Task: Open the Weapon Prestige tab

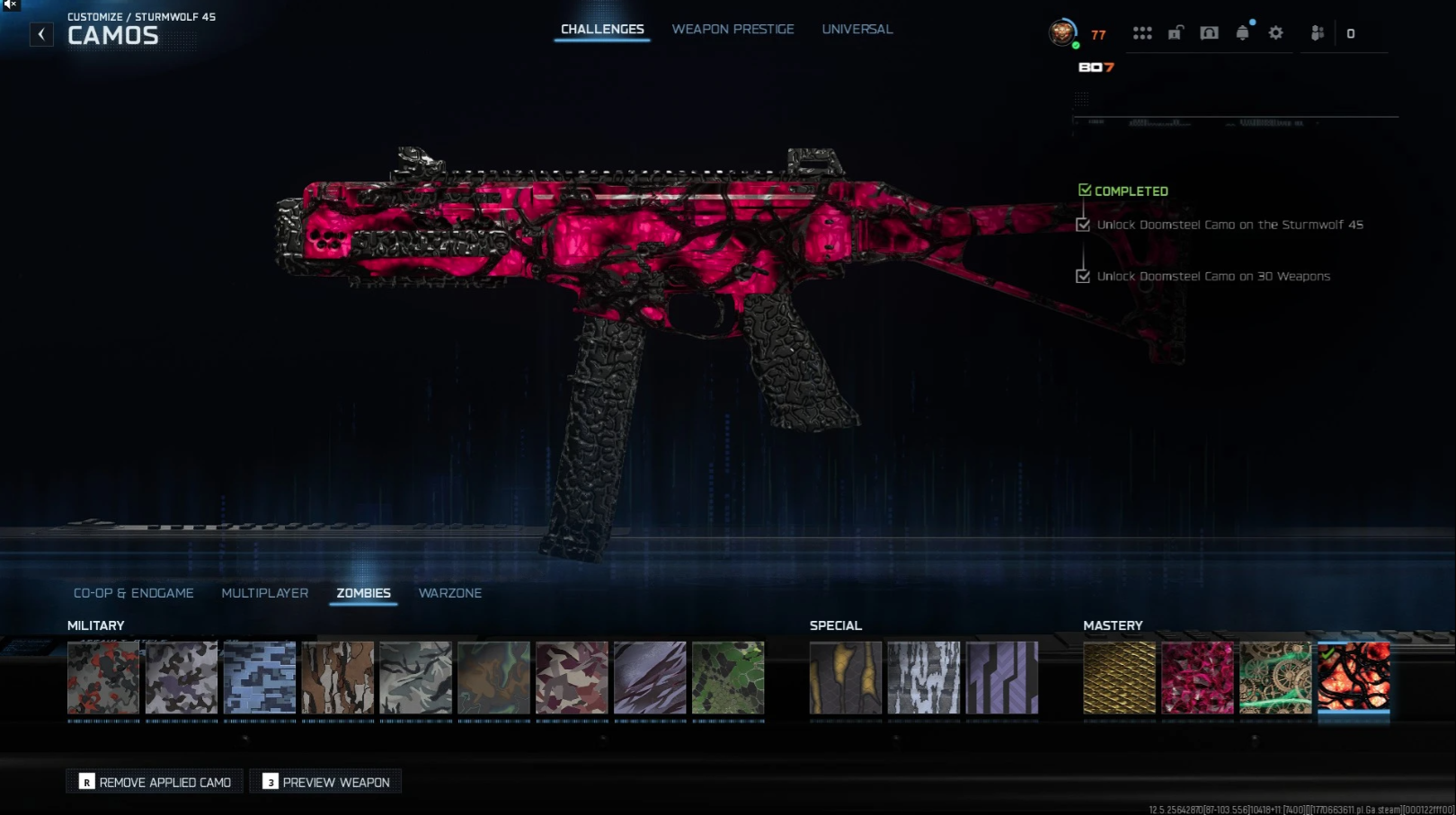Action: click(x=732, y=30)
